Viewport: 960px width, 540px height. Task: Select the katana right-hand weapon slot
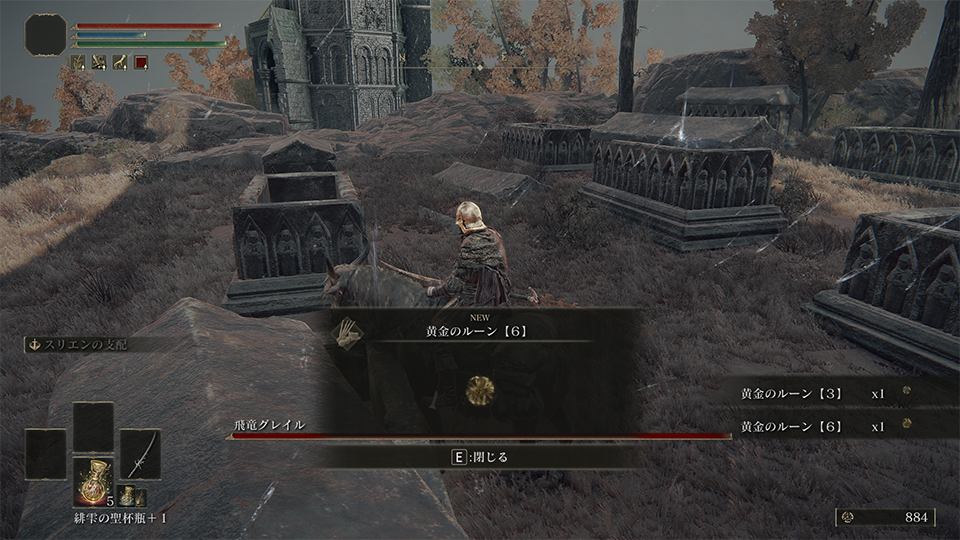click(140, 453)
